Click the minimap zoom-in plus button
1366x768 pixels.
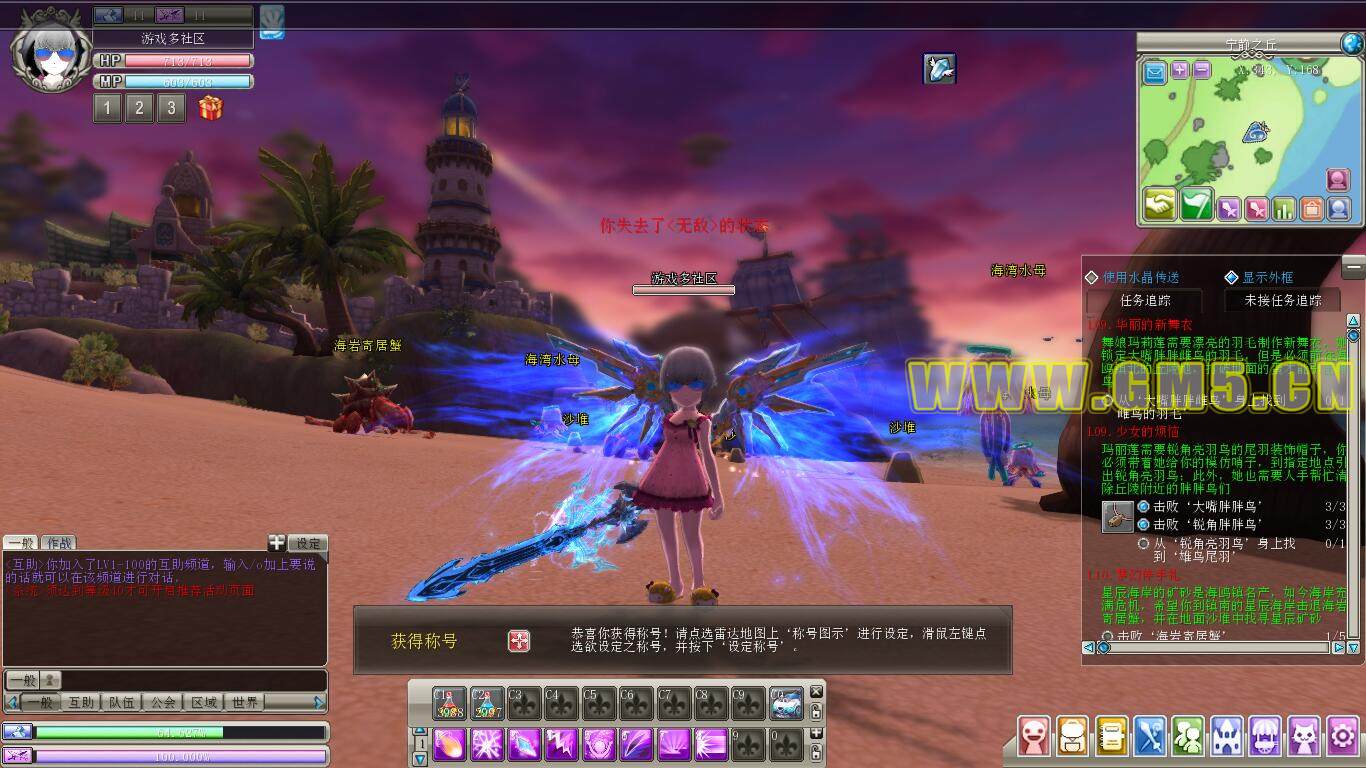click(x=1180, y=70)
